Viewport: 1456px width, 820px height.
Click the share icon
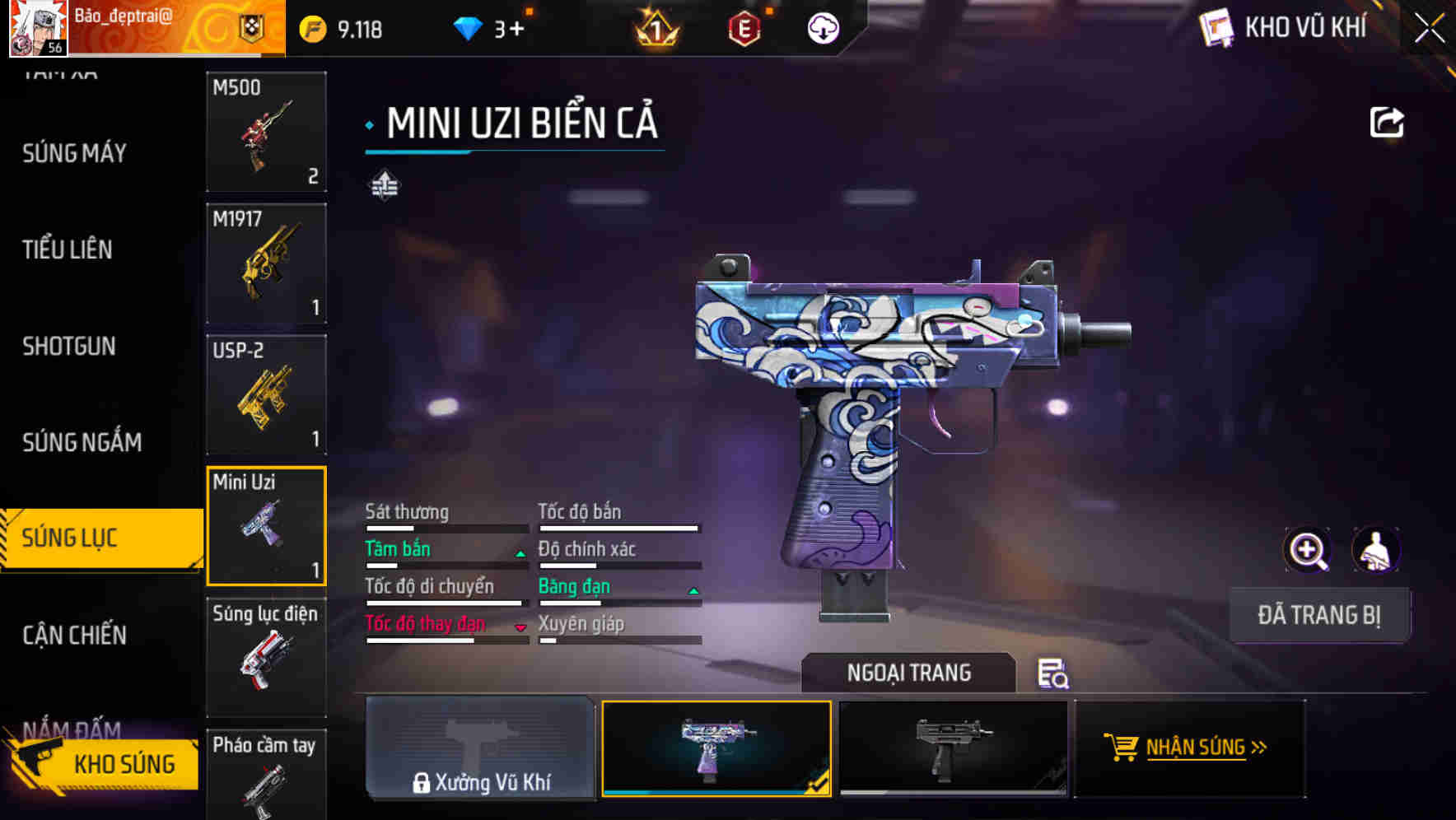tap(1386, 123)
